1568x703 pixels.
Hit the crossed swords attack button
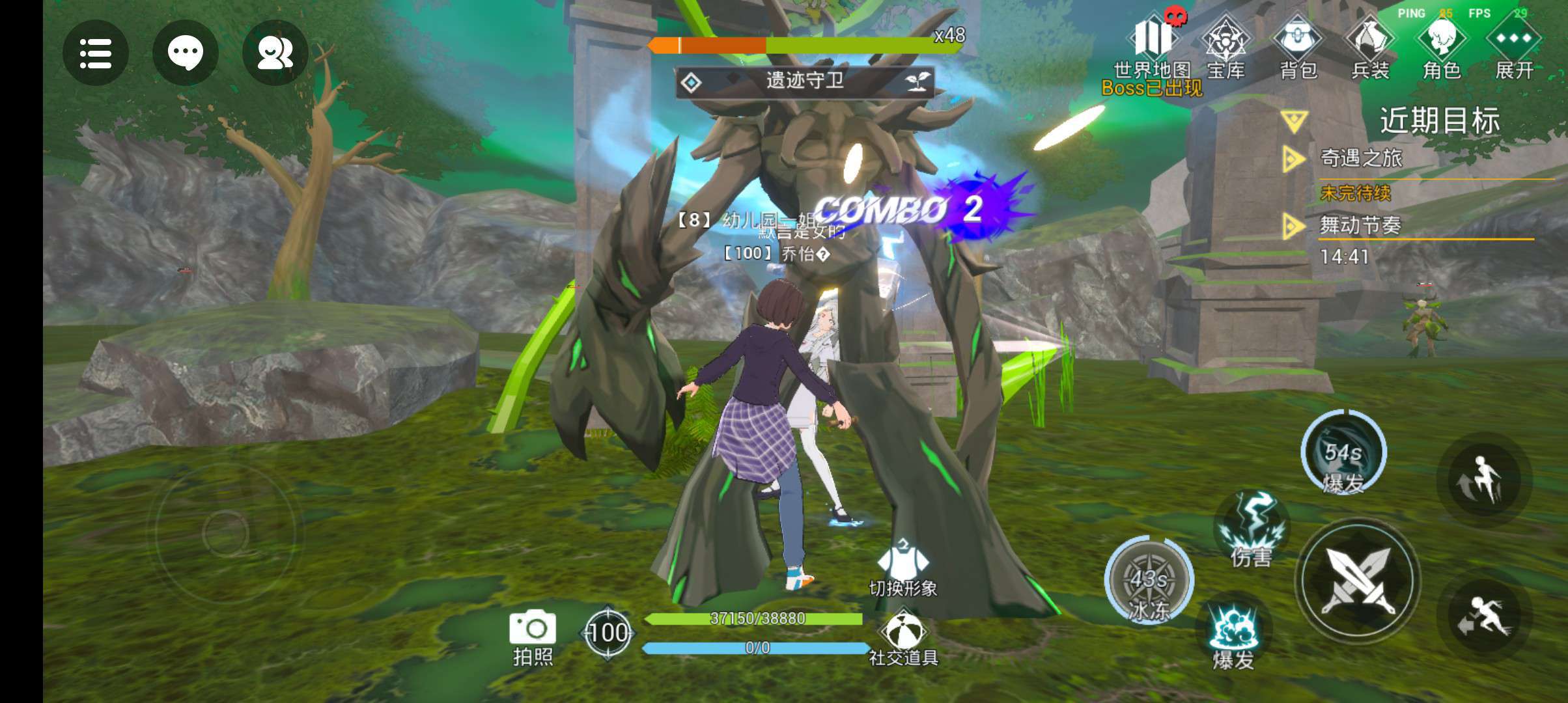pos(1358,581)
